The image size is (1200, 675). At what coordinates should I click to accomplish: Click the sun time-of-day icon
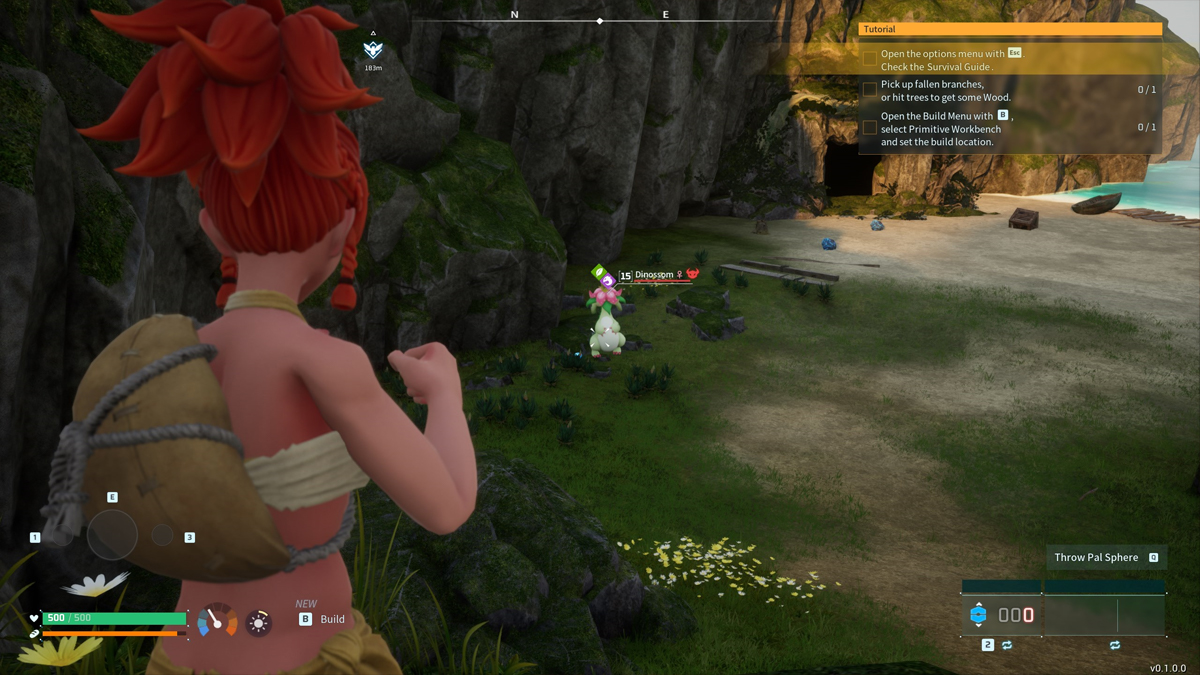[259, 623]
